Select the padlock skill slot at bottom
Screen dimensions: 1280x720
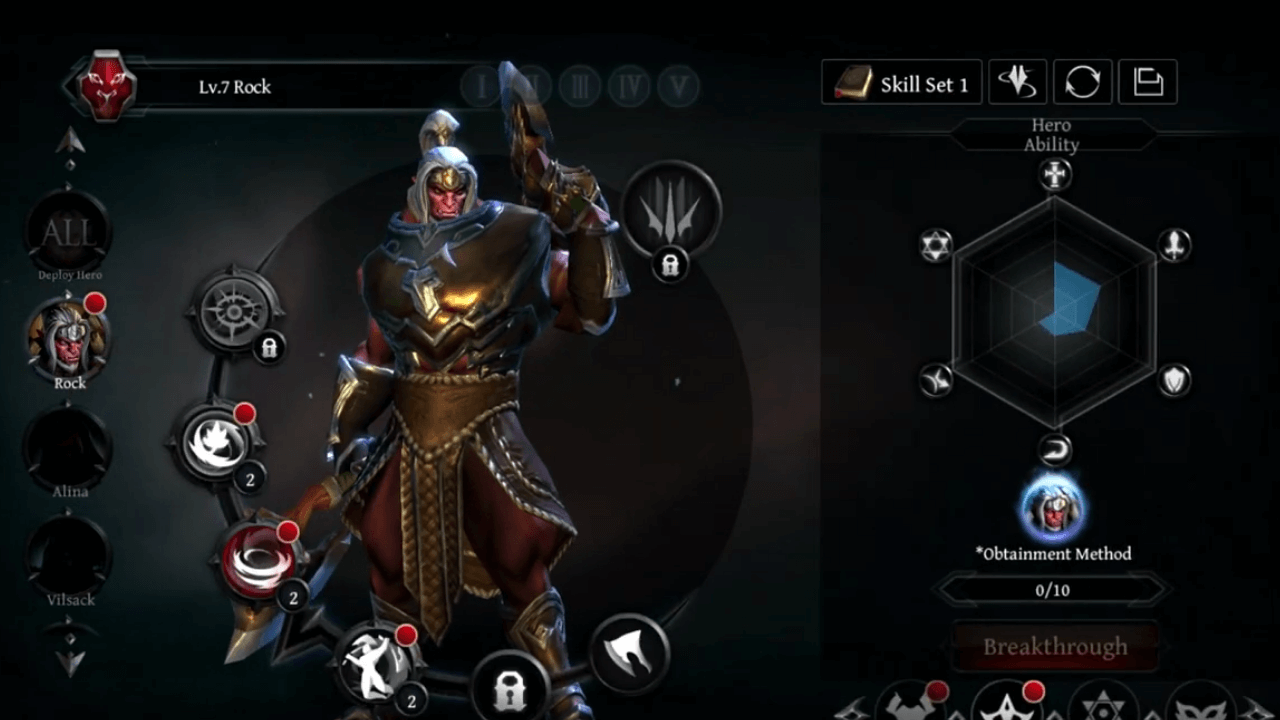[x=508, y=687]
